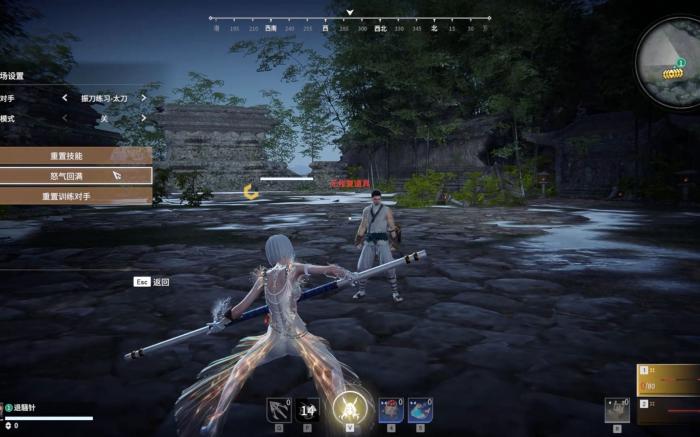The width and height of the screenshot is (700, 437).
Task: Select the top weapon slot panel
Action: 668,380
